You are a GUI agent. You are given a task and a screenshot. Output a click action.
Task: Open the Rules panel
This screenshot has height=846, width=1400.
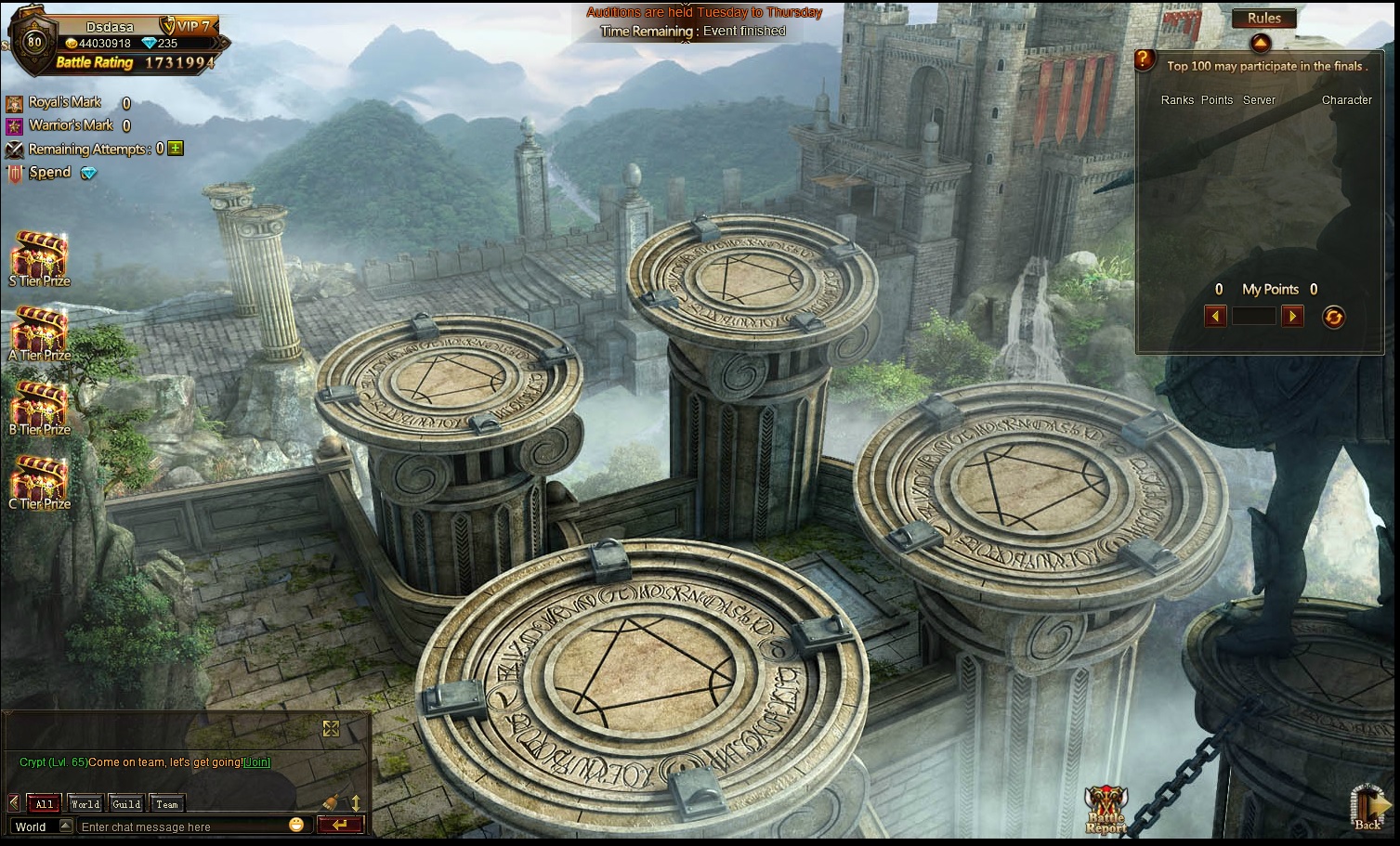click(x=1263, y=19)
